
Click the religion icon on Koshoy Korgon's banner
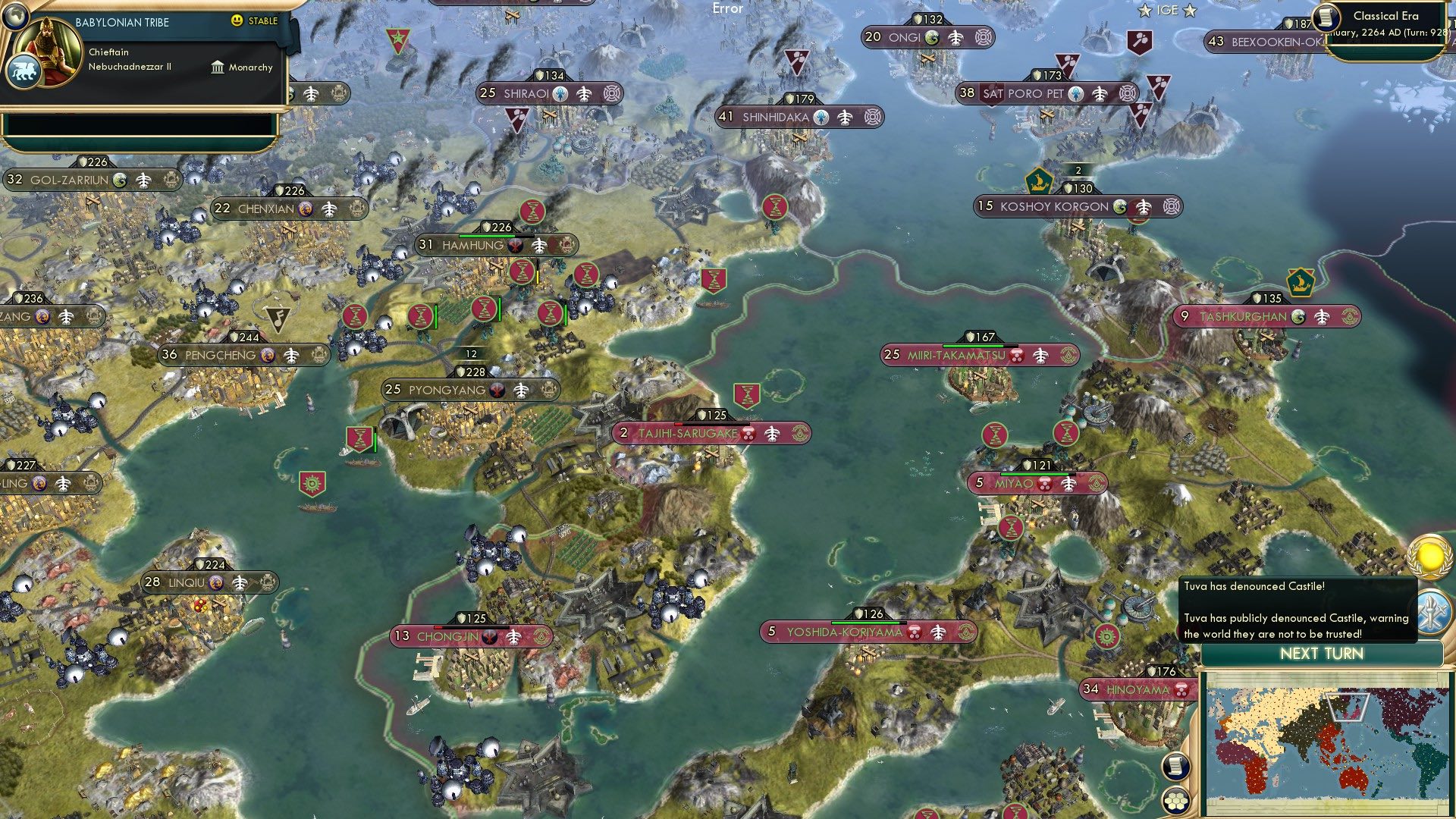click(1121, 206)
